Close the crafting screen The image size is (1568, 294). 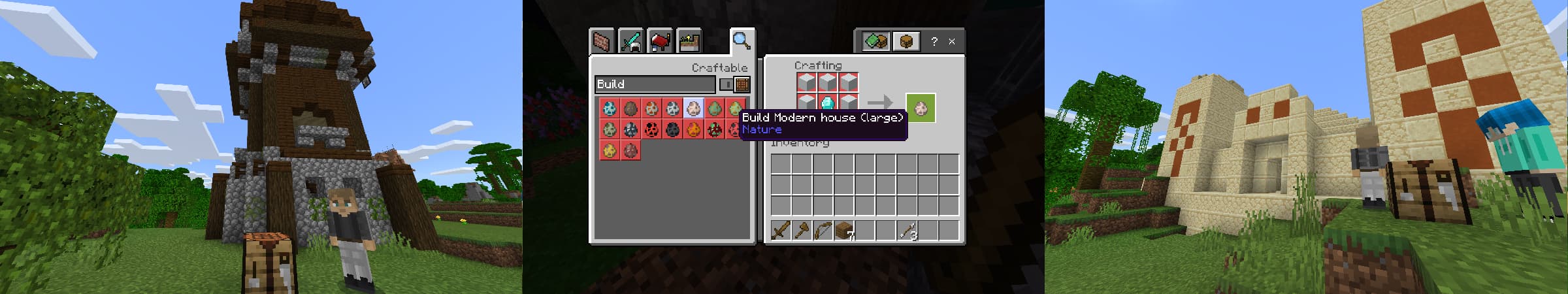point(952,42)
